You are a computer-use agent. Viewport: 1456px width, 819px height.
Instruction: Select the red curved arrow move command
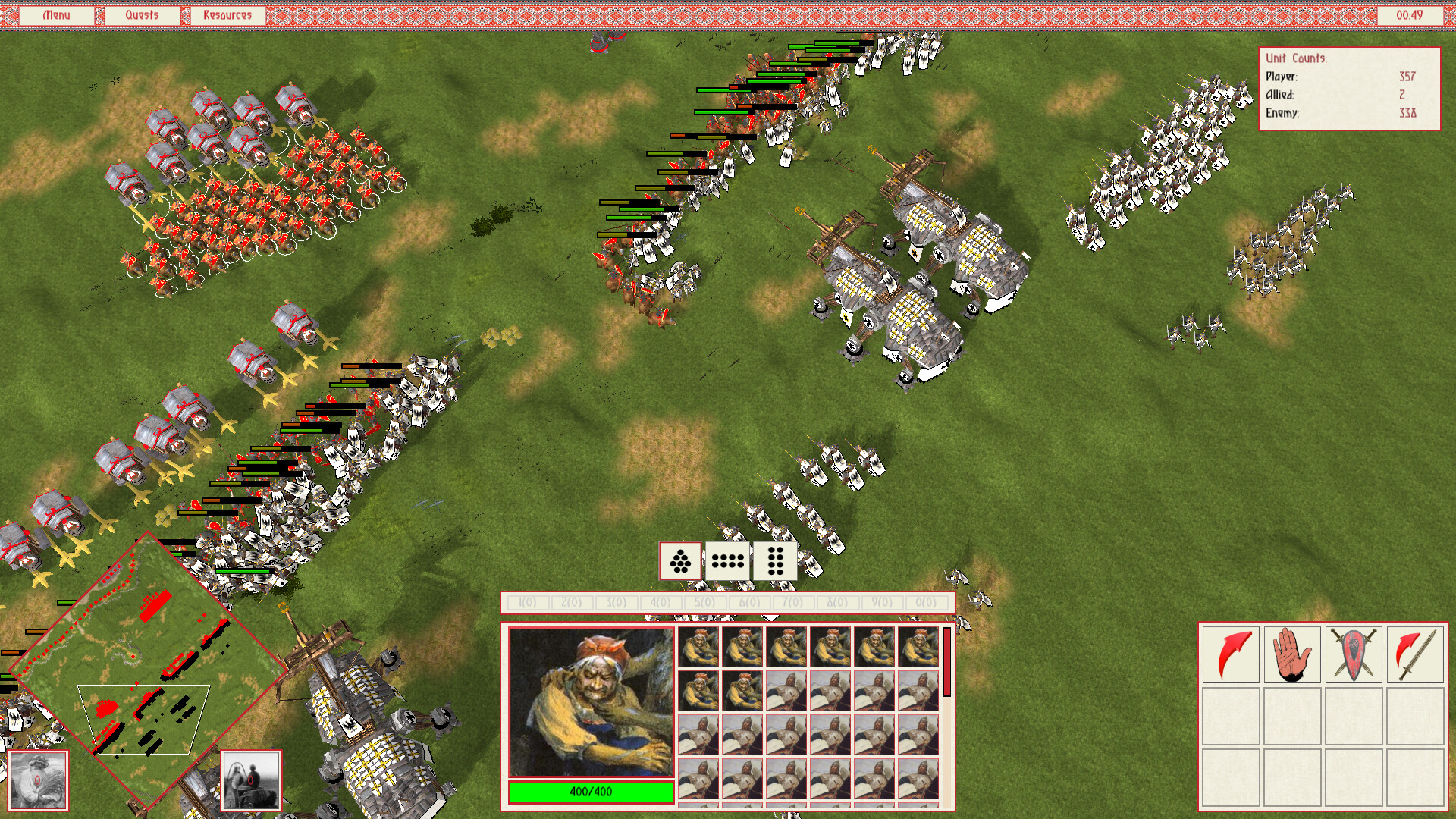pyautogui.click(x=1231, y=653)
